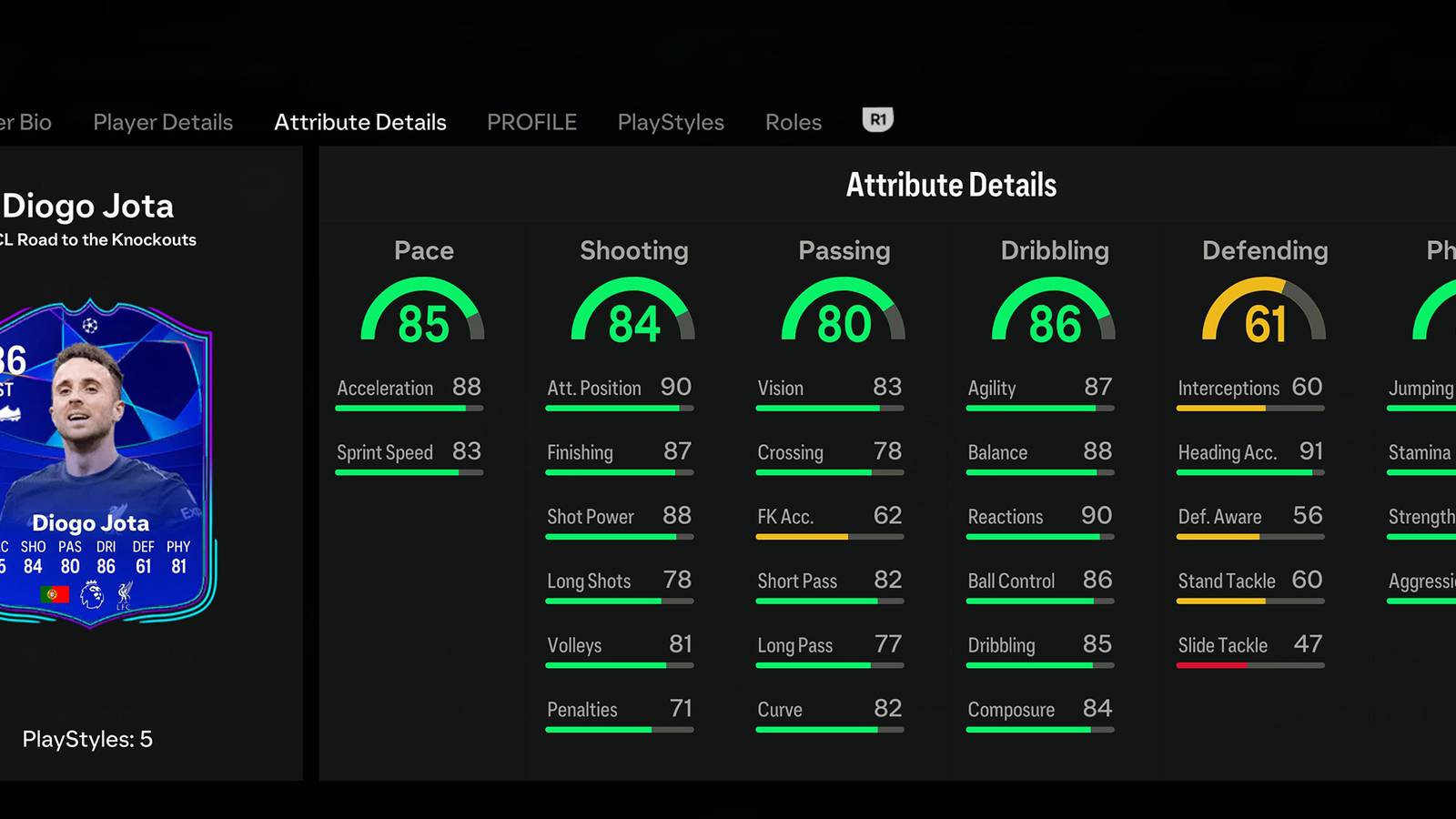Open the PROFILE tab

point(531,122)
